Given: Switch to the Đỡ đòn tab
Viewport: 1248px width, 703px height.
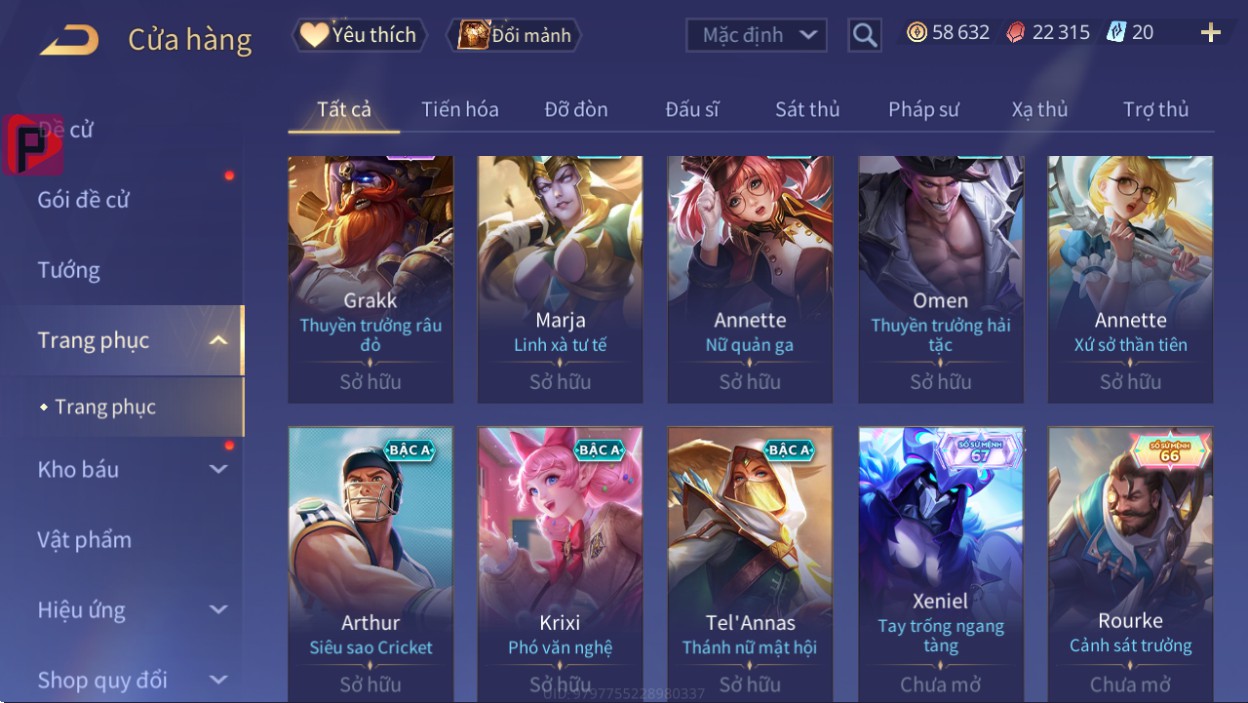Looking at the screenshot, I should coord(576,110).
